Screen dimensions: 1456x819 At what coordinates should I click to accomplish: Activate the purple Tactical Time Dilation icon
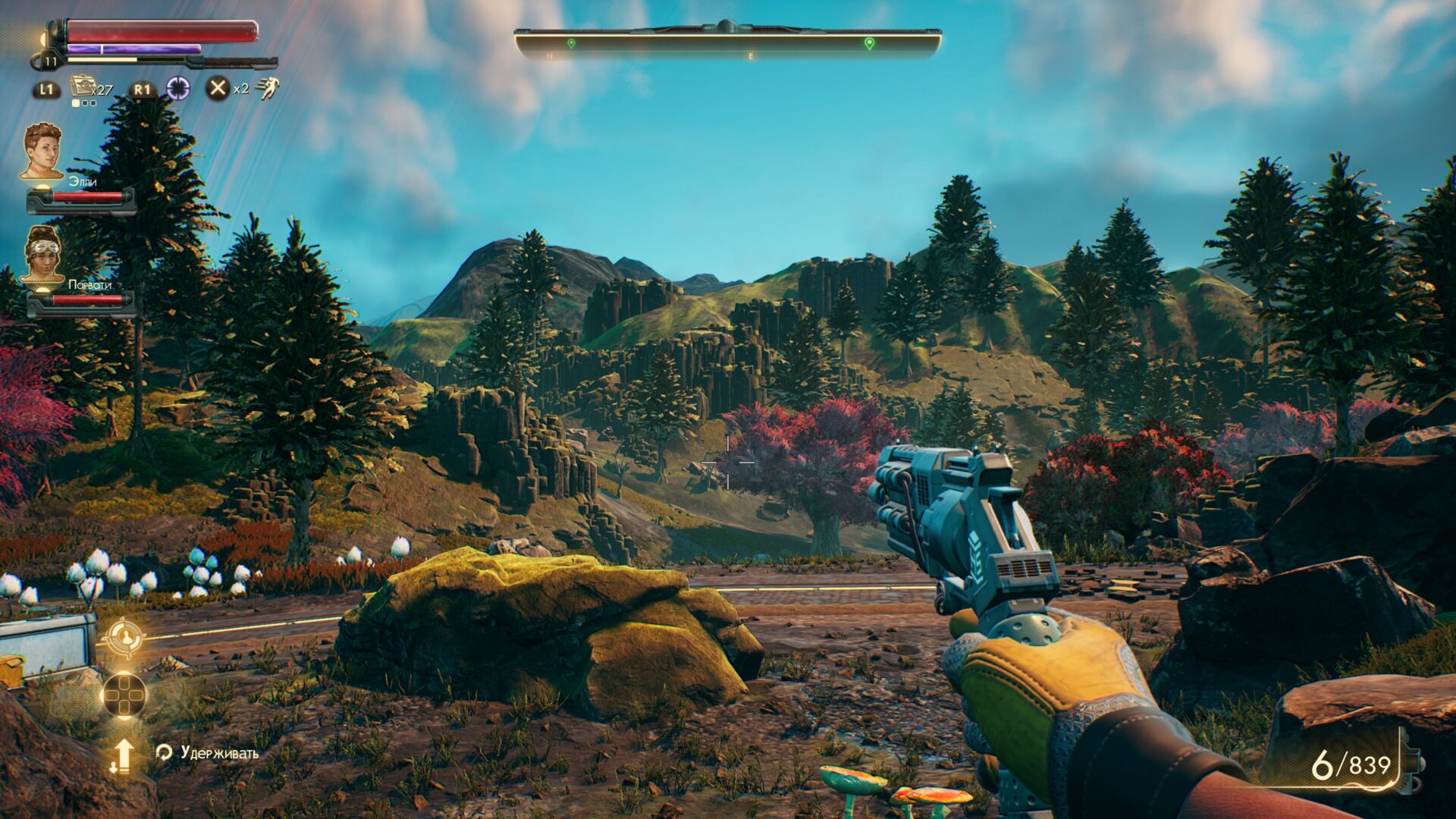click(x=178, y=89)
